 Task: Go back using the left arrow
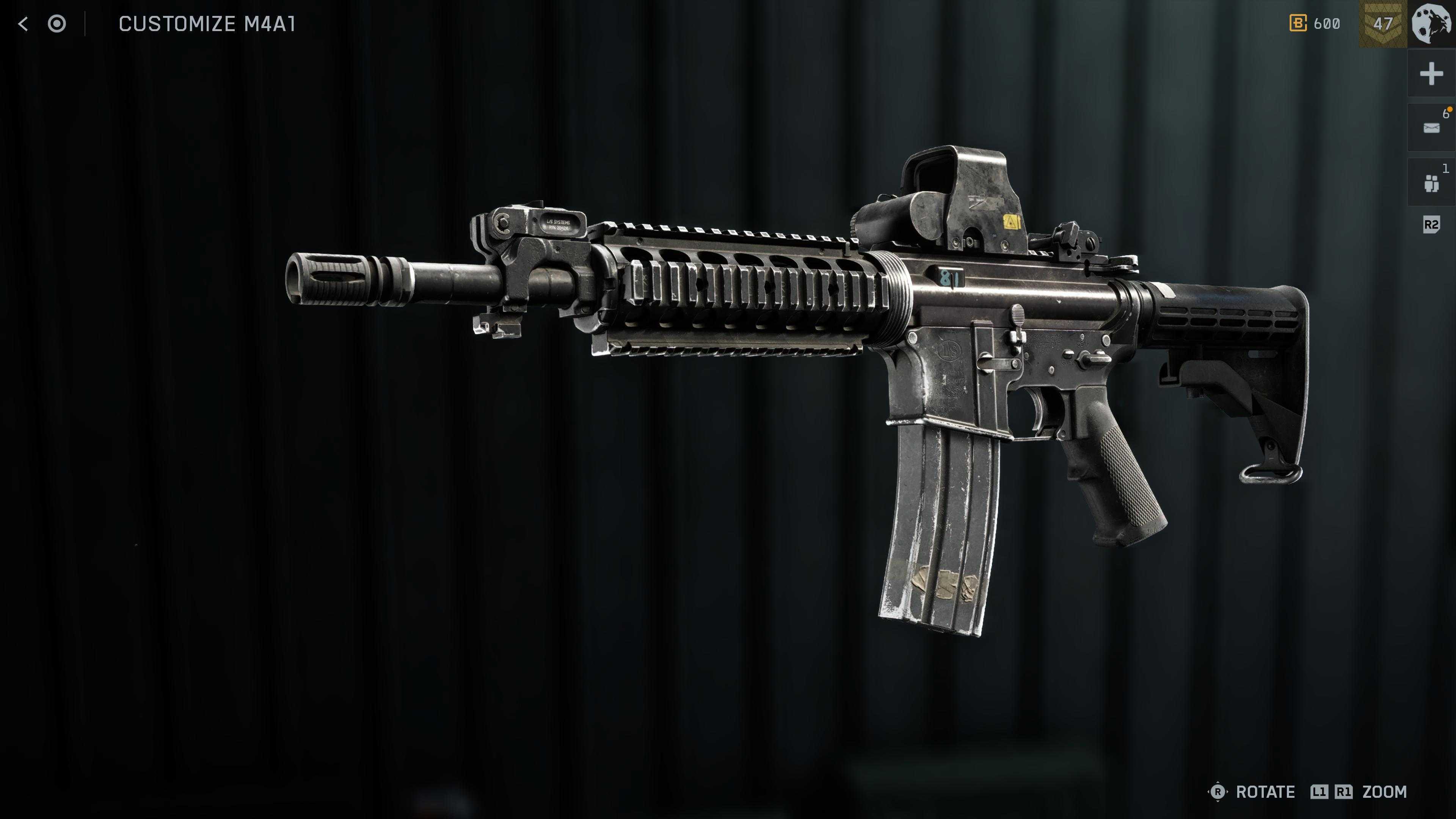[23, 24]
